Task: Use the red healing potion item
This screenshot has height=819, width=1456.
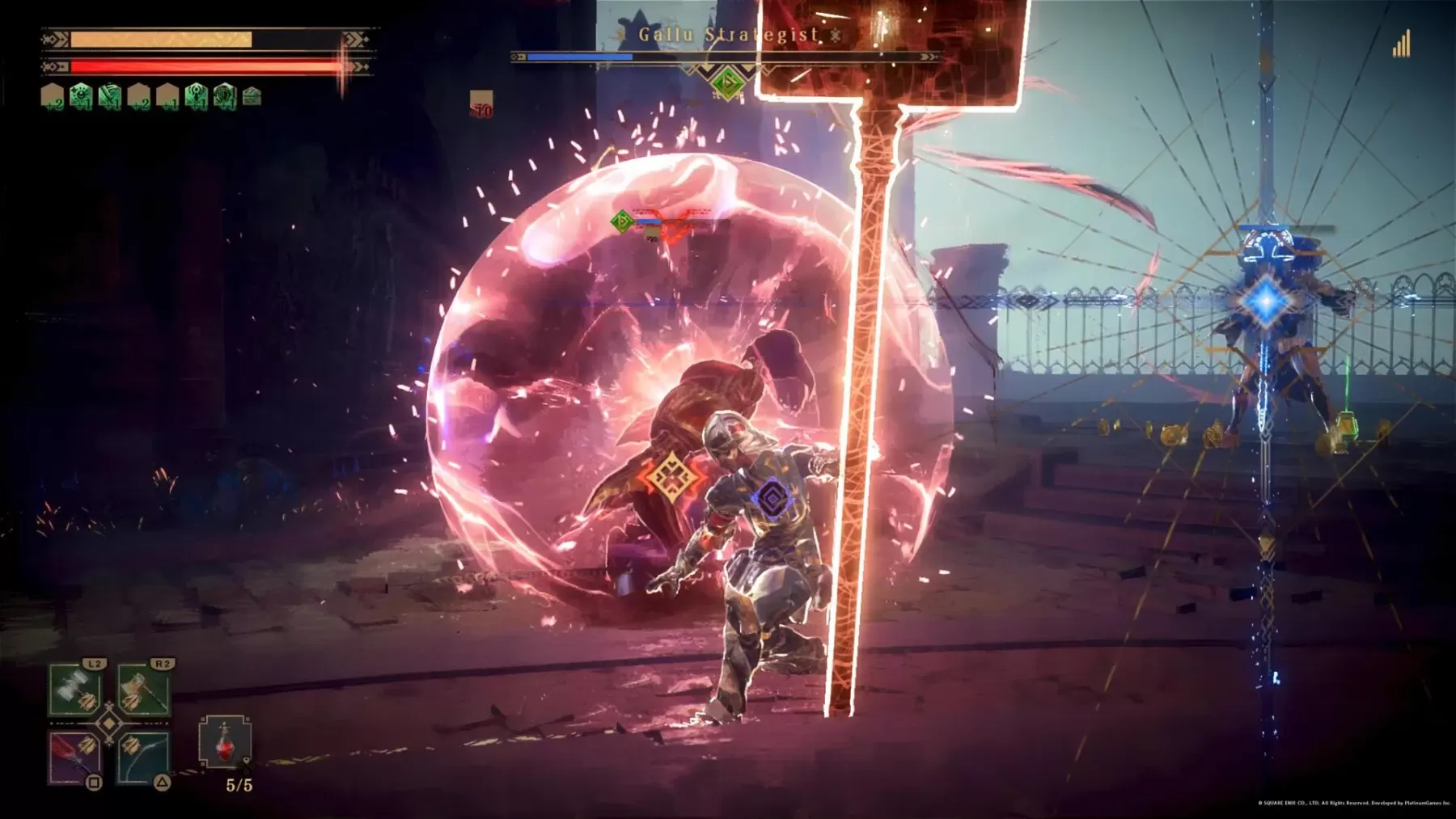Action: point(225,743)
